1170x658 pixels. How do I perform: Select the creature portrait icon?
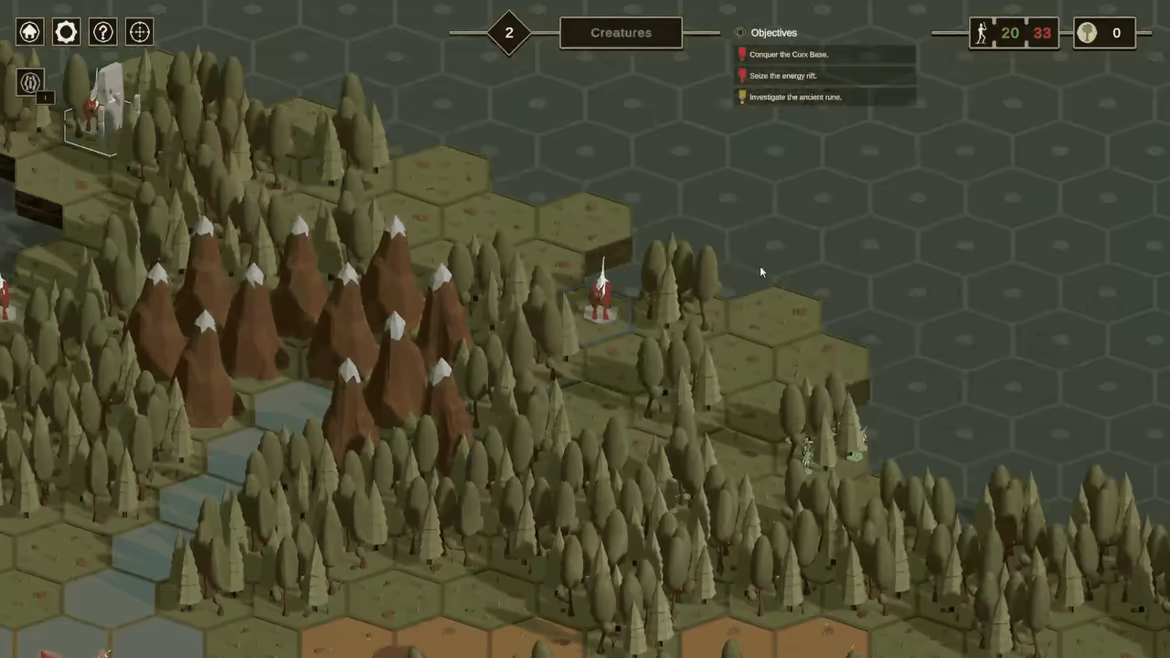coord(31,82)
